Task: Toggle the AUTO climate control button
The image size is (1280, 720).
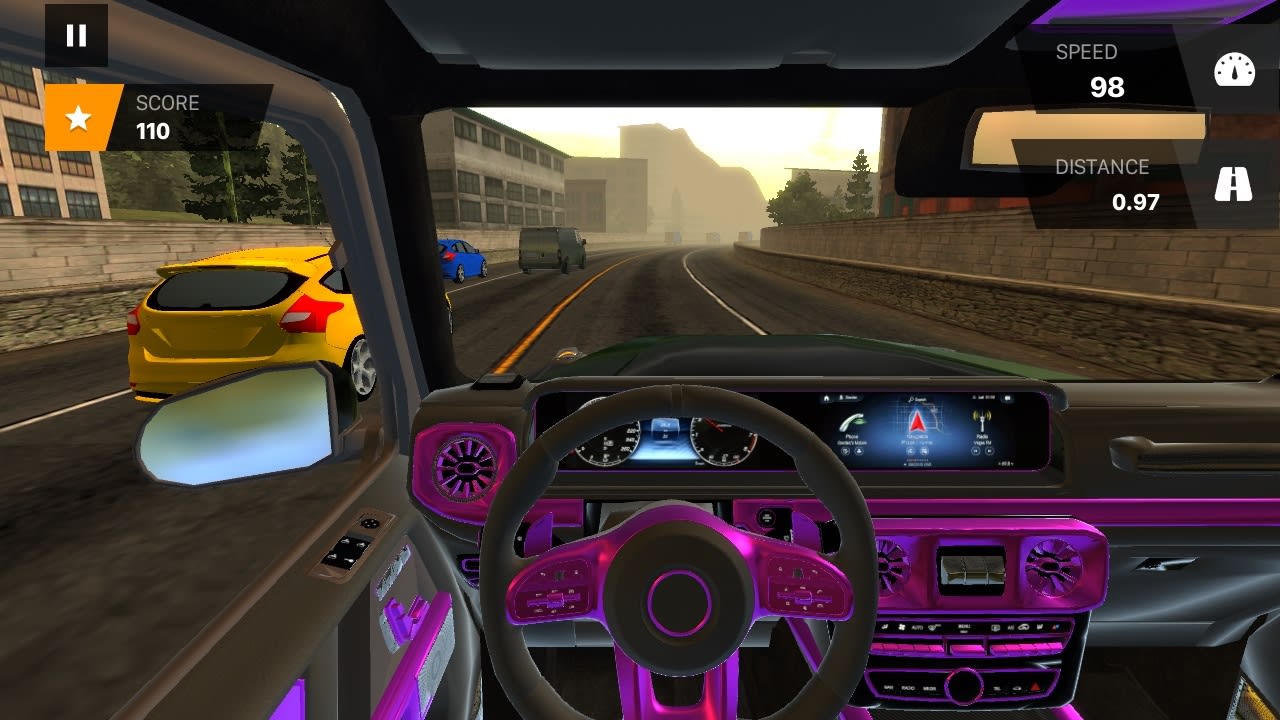Action: click(x=918, y=627)
